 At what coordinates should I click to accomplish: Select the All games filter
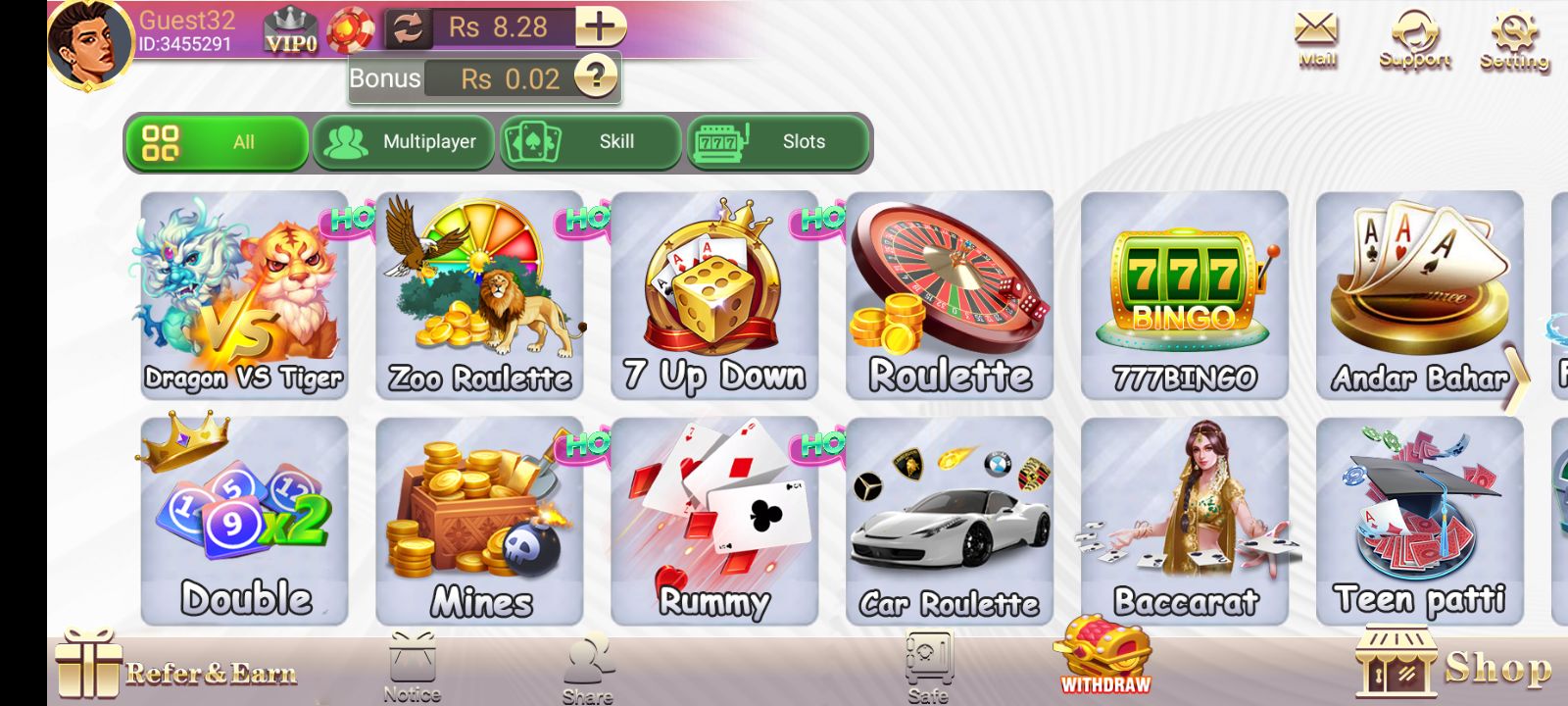tap(217, 142)
